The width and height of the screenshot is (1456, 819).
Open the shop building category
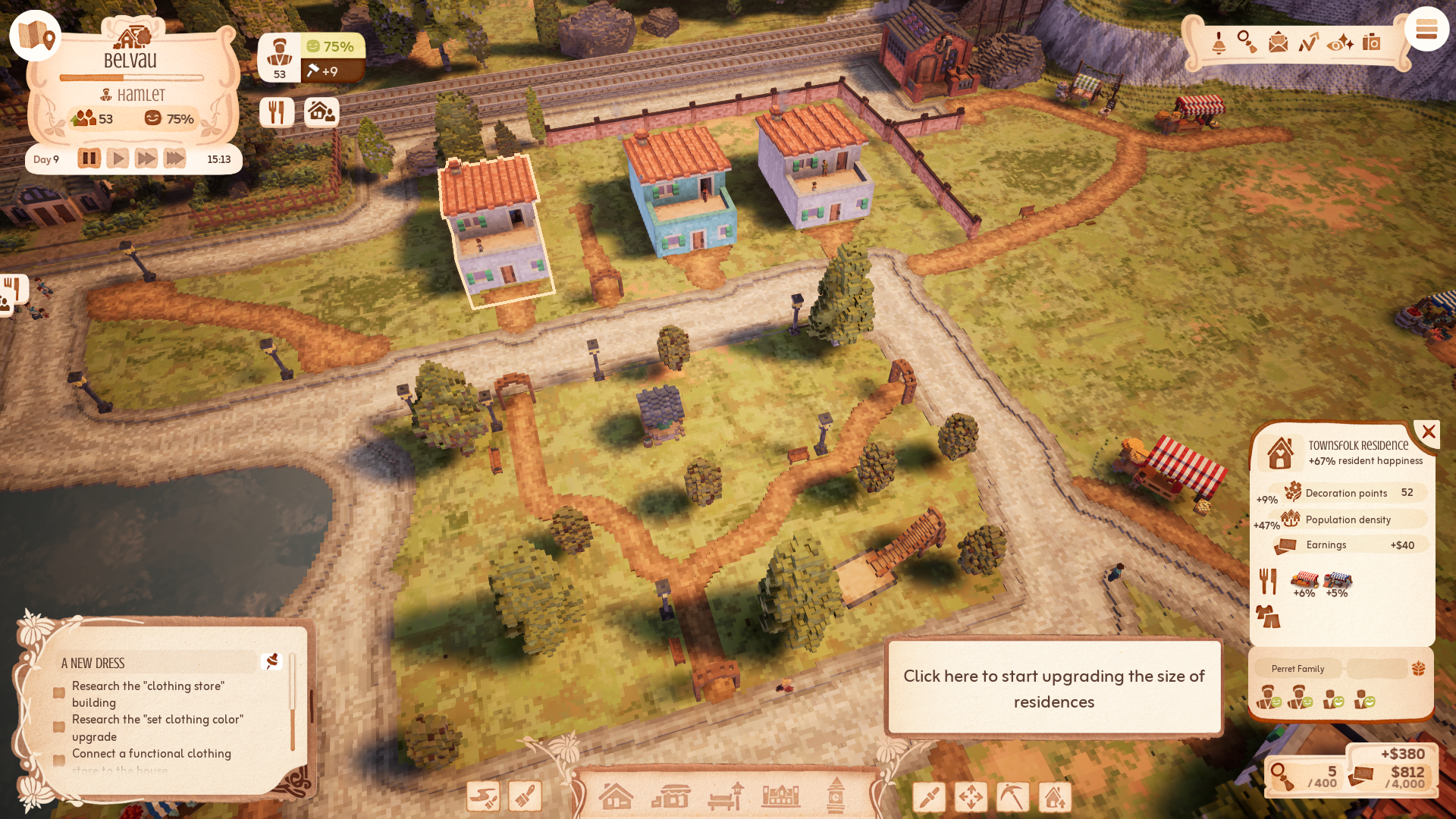pos(671,796)
